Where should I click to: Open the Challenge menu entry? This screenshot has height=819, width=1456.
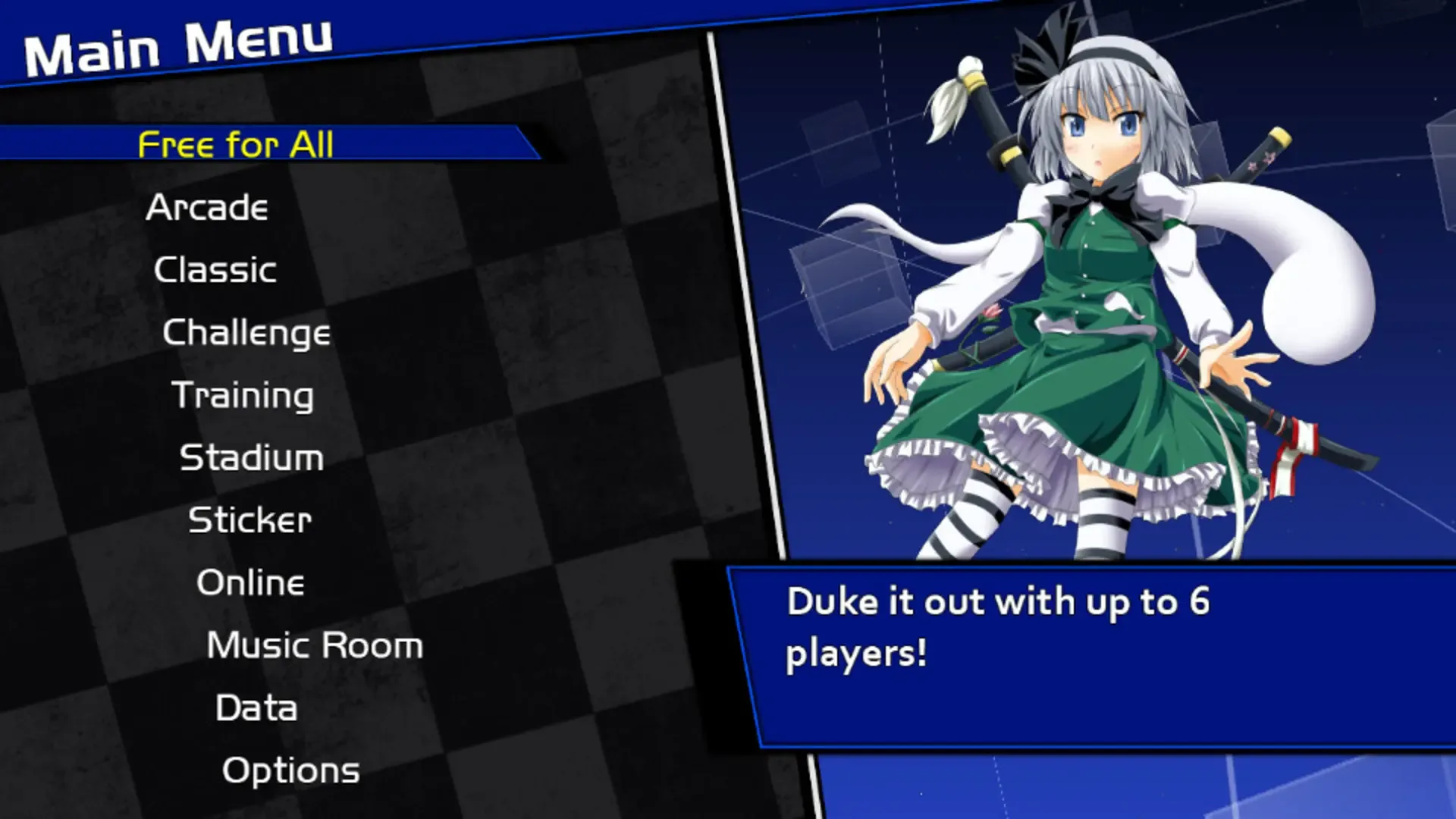click(246, 332)
